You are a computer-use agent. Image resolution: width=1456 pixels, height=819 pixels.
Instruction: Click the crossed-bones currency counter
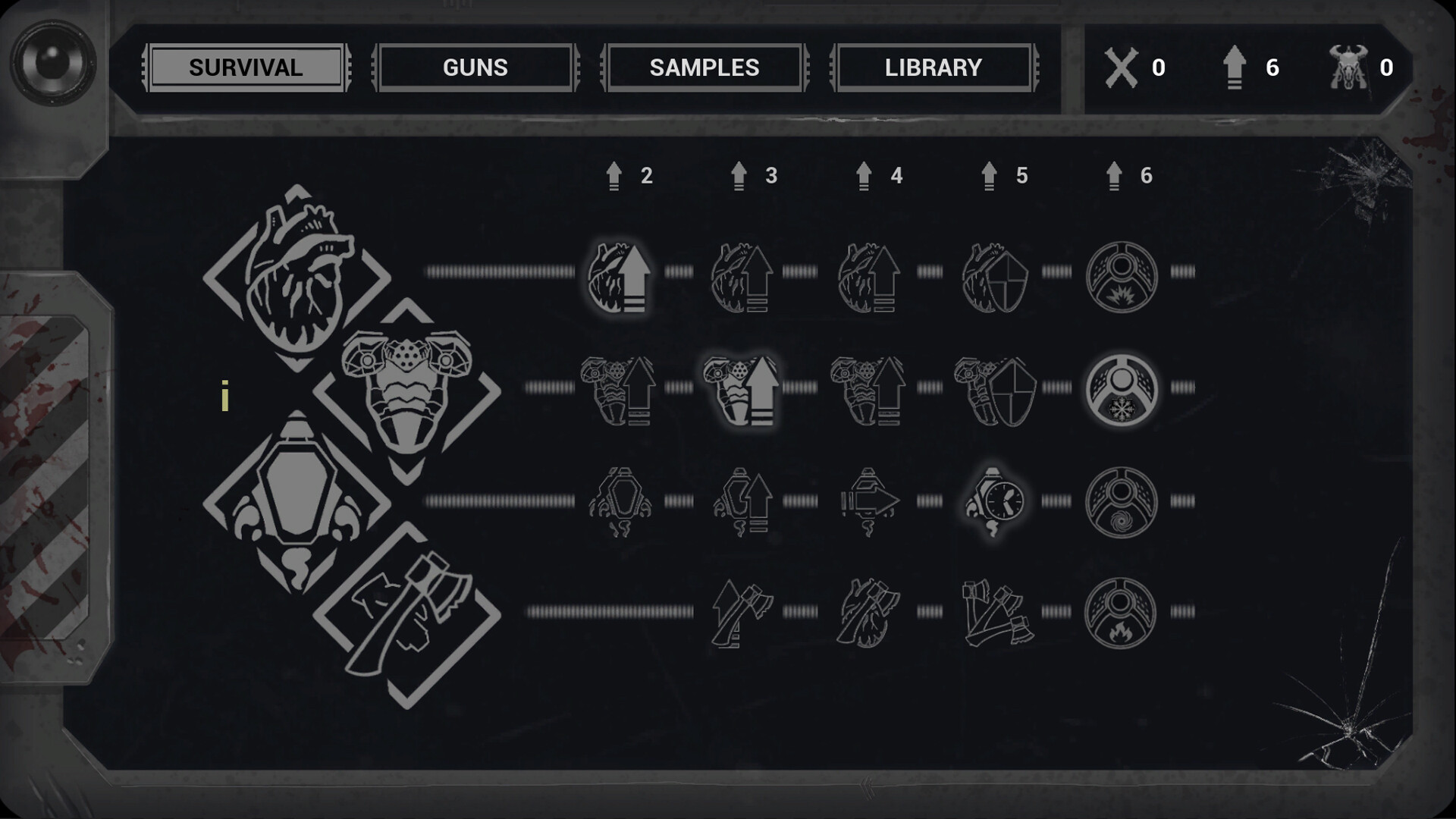tap(1137, 67)
